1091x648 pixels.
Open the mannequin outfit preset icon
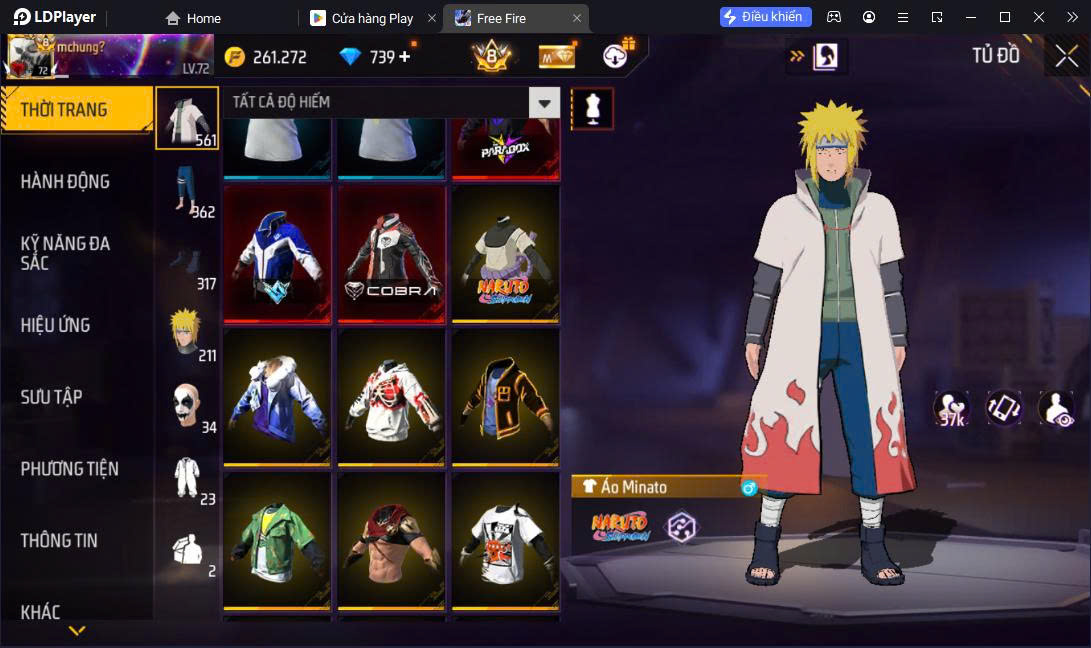tap(592, 109)
